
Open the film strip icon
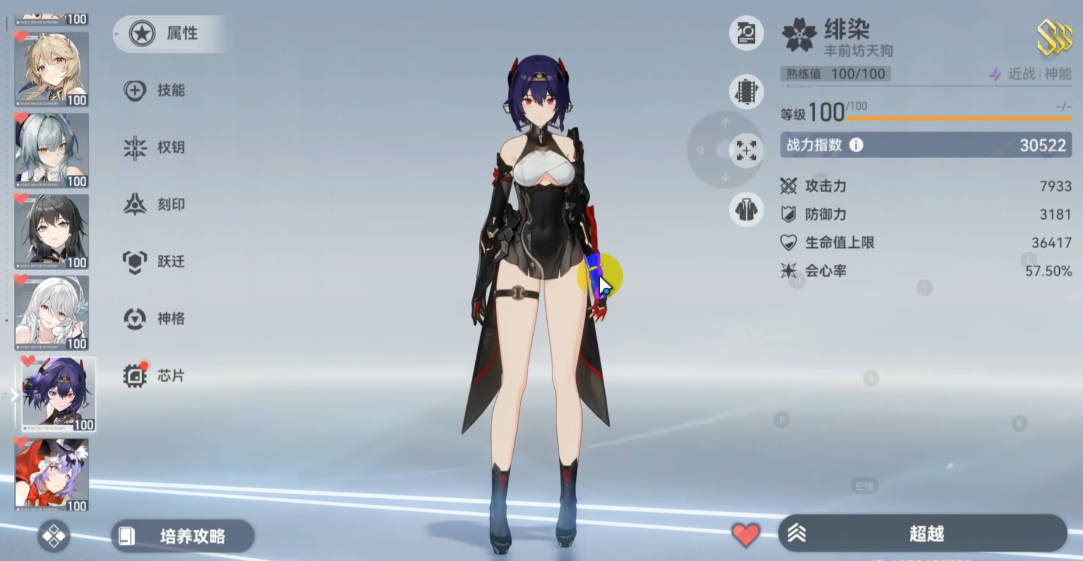(x=746, y=91)
